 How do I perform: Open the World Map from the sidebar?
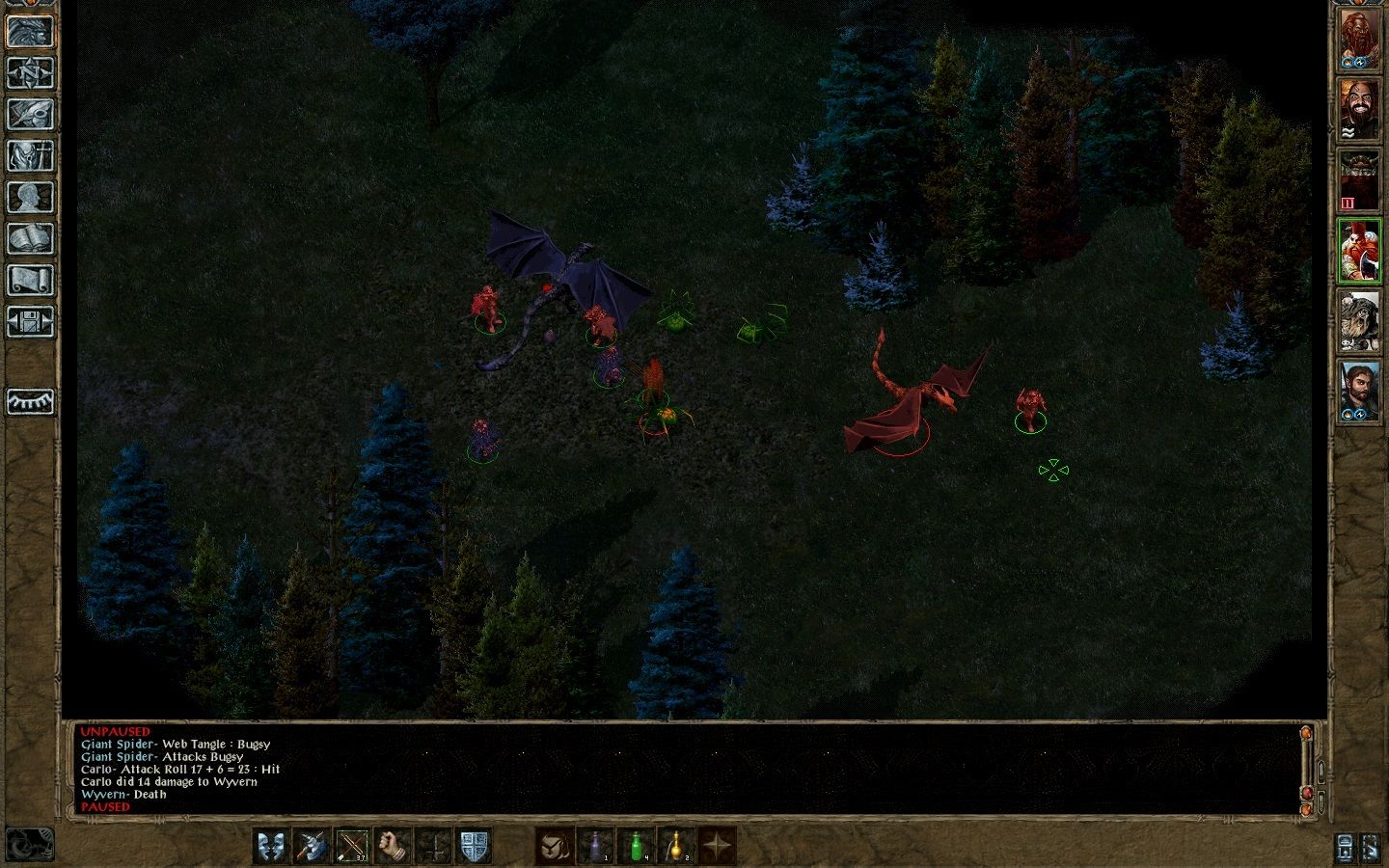point(30,72)
